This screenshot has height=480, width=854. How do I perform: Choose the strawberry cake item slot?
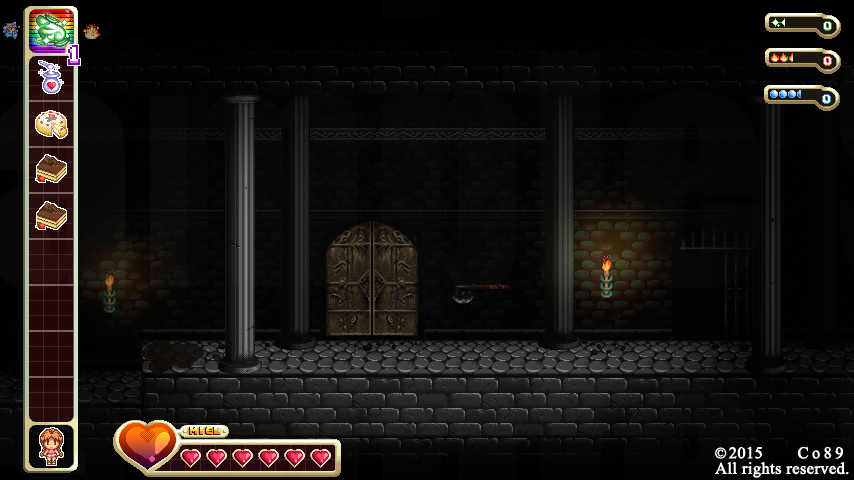click(50, 124)
